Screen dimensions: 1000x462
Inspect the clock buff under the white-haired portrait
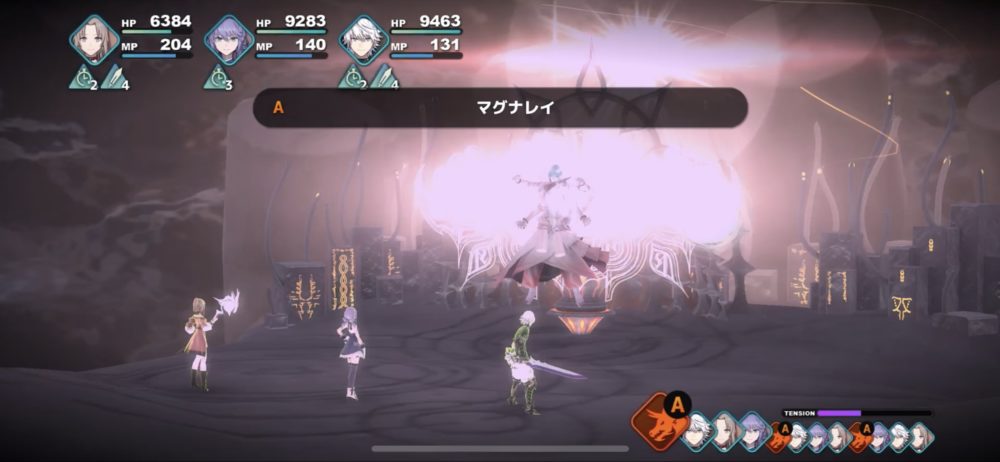[x=351, y=78]
